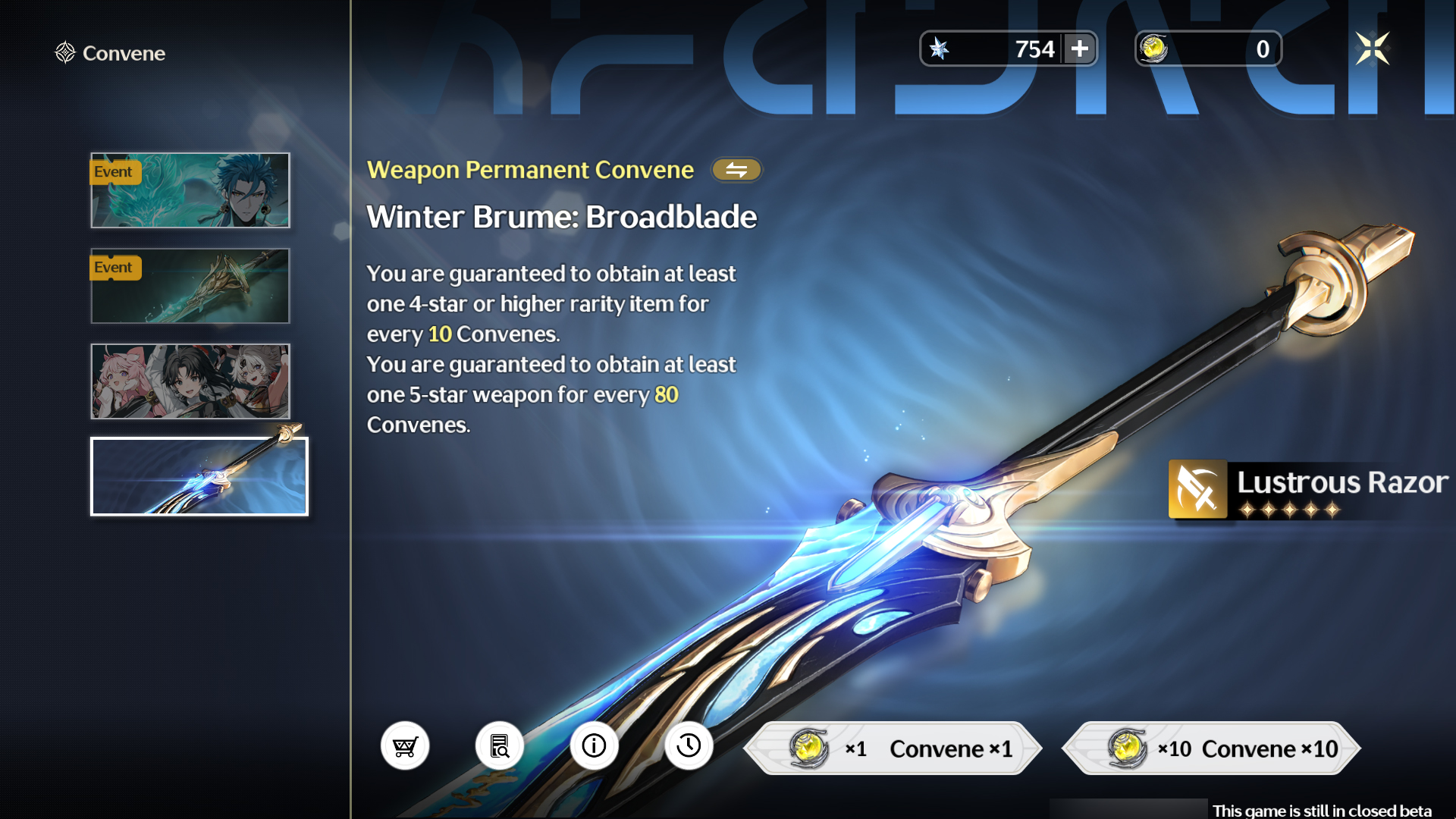The image size is (1456, 819).
Task: View convene details via the info icon
Action: coord(595,746)
